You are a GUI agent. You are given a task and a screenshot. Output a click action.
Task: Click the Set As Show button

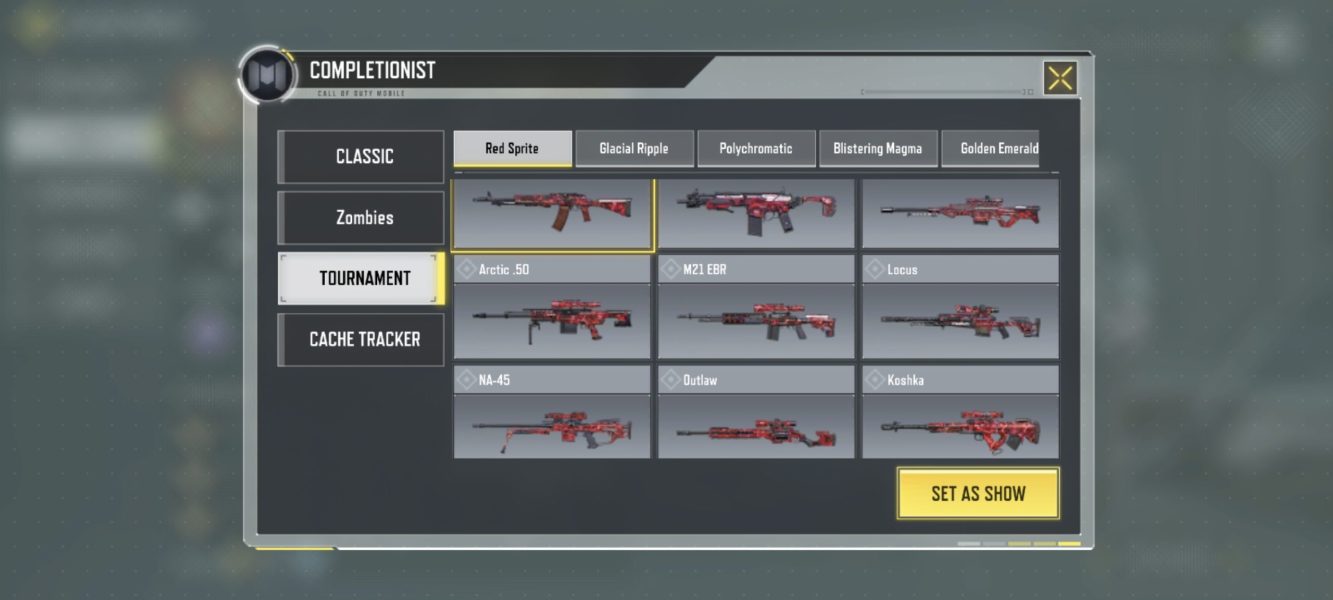click(978, 494)
